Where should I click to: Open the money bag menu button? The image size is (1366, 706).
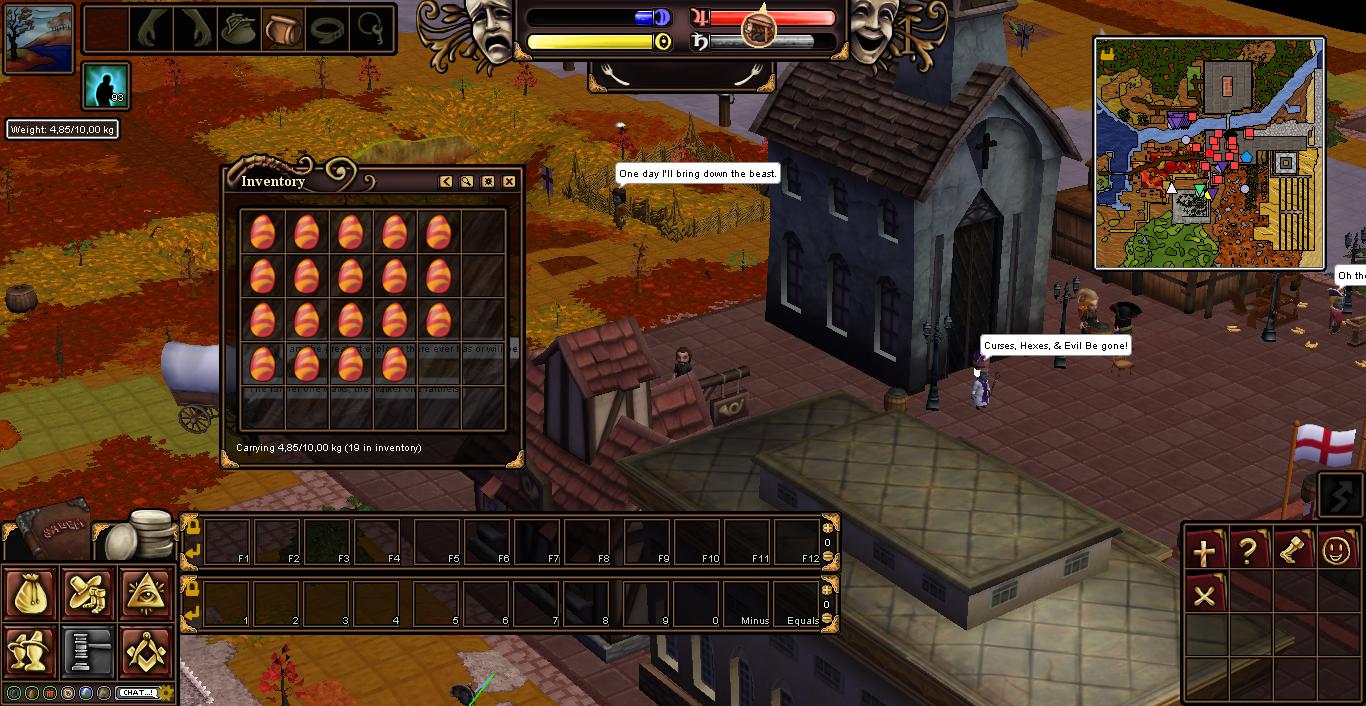click(31, 594)
